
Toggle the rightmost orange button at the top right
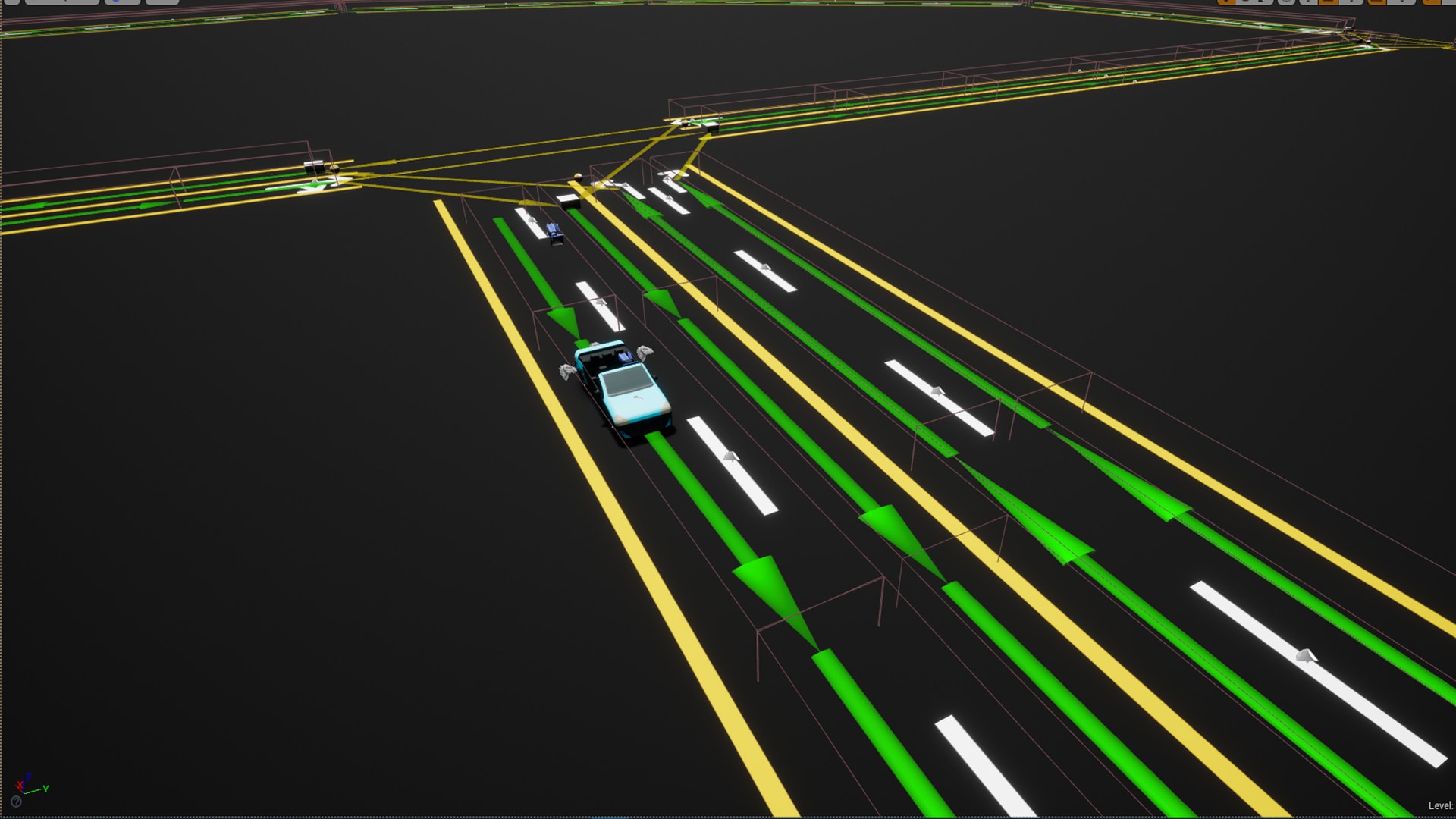tap(1433, 5)
